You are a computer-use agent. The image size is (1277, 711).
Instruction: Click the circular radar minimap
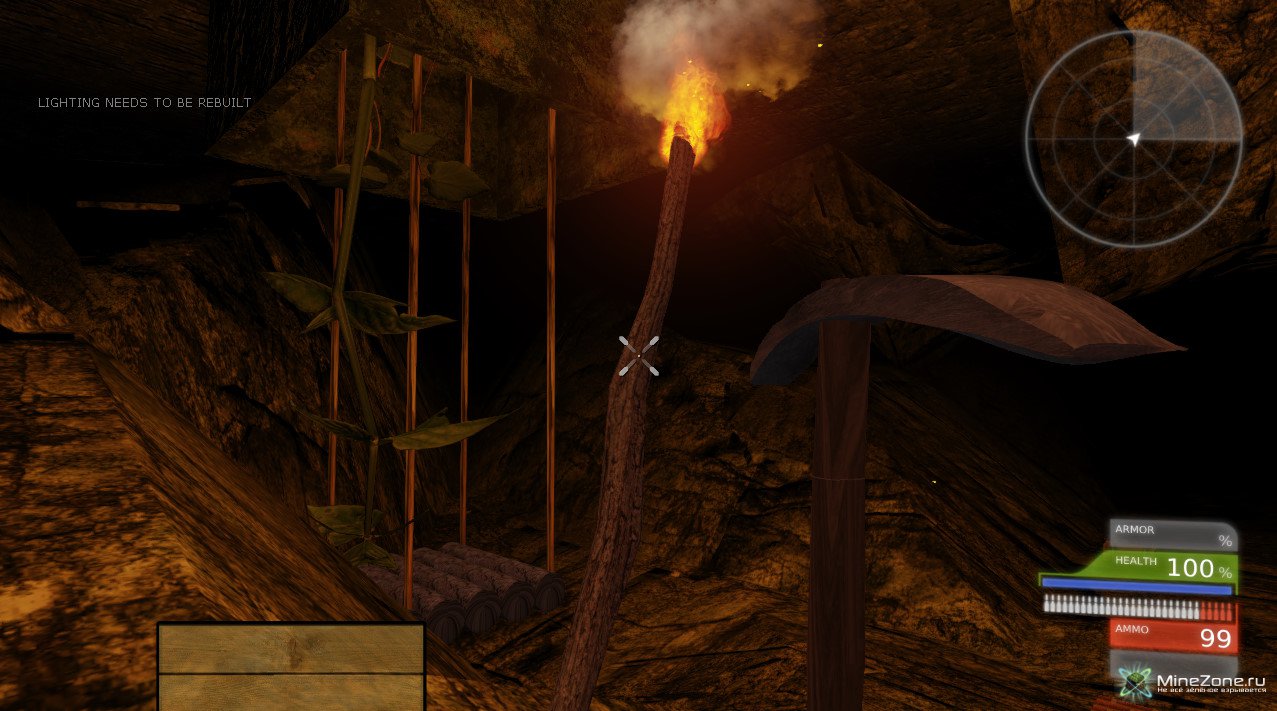[x=1133, y=138]
